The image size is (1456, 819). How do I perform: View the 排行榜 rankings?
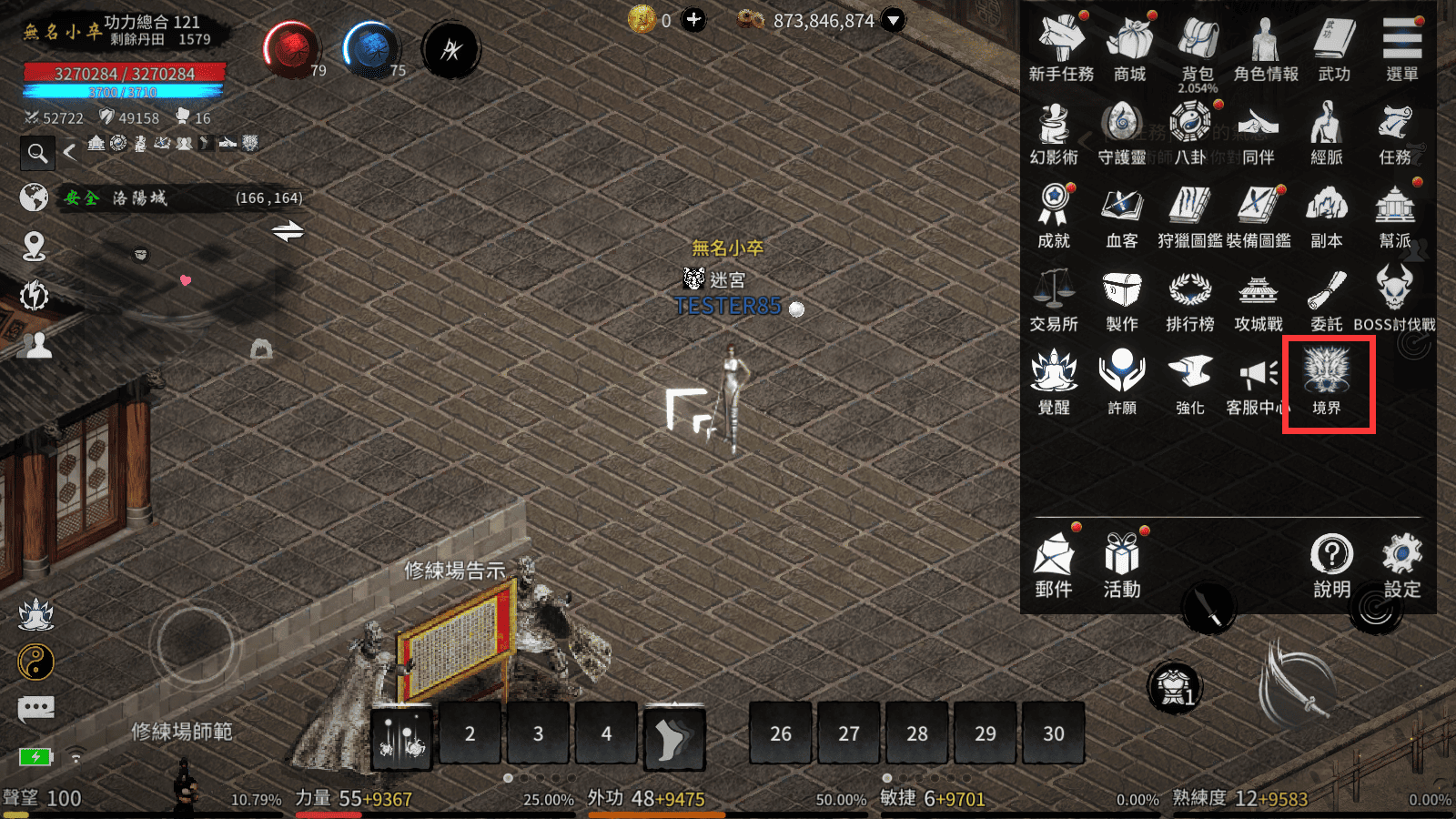point(1190,298)
